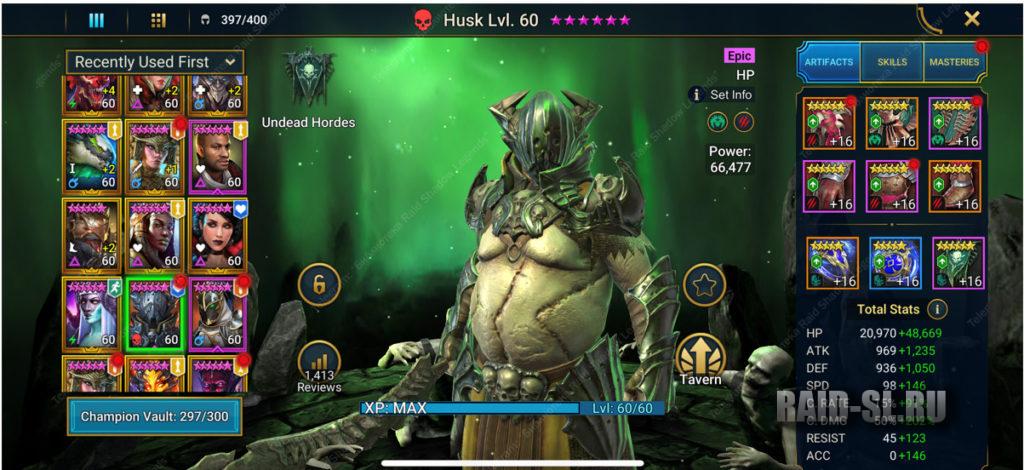Viewport: 1024px width, 470px height.
Task: Select the green lizard champion portrait
Action: pyautogui.click(x=91, y=156)
